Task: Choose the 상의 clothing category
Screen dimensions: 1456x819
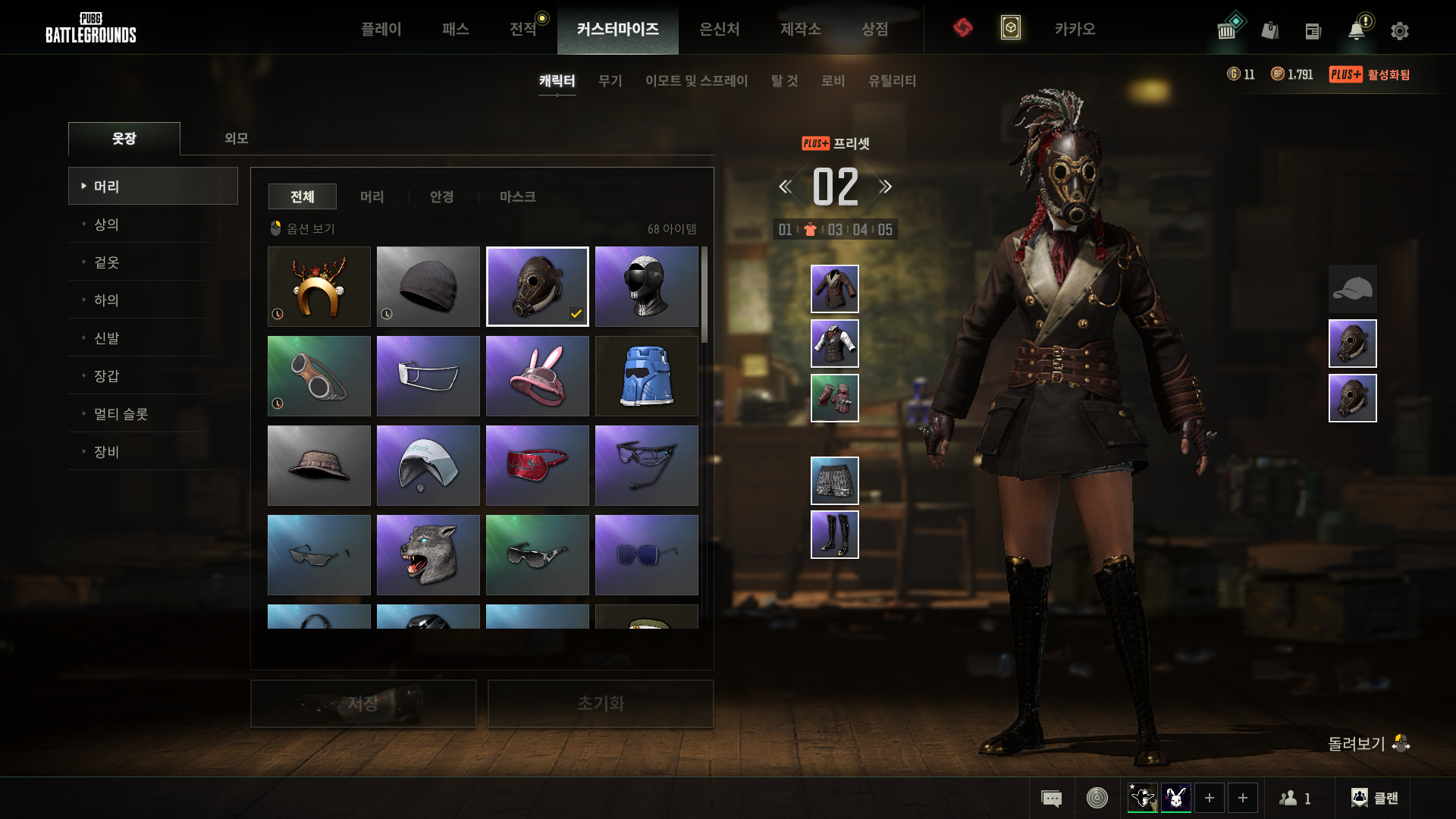Action: tap(106, 224)
